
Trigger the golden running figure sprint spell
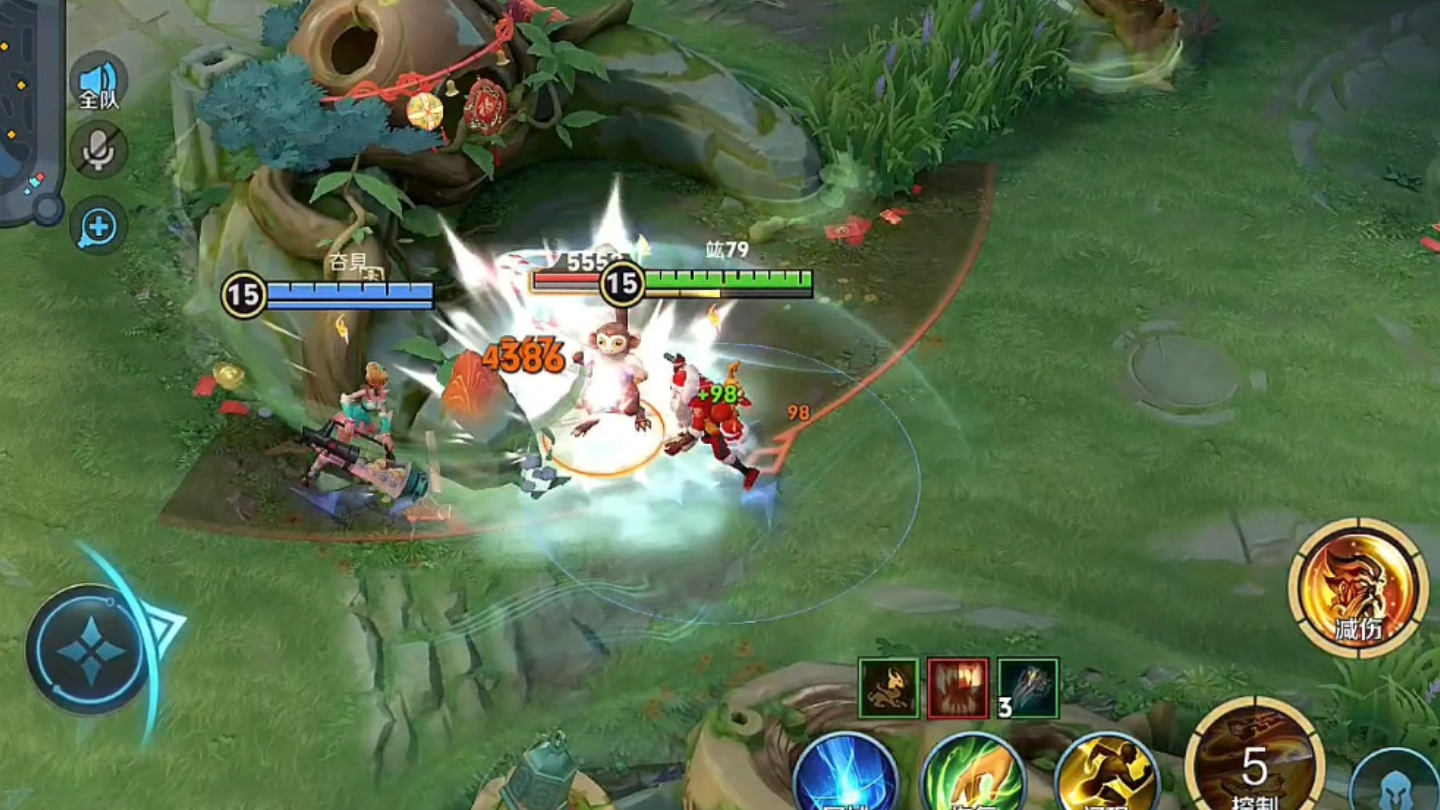(x=1106, y=775)
